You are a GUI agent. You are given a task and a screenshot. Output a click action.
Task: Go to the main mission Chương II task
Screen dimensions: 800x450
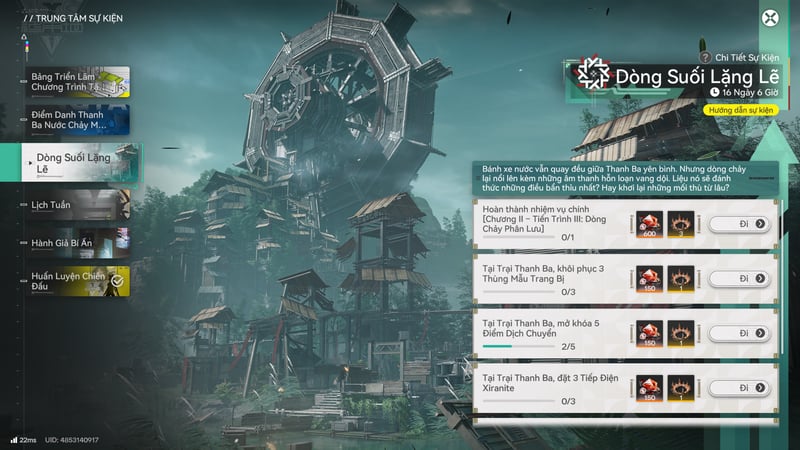click(x=742, y=223)
